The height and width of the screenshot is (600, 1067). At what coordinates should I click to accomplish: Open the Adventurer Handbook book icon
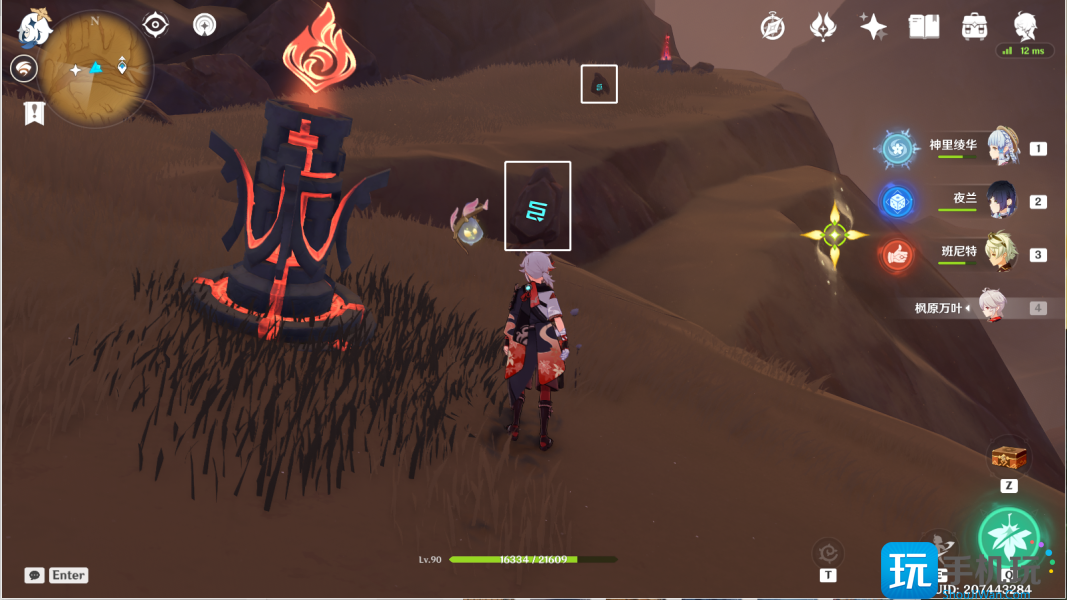click(923, 27)
